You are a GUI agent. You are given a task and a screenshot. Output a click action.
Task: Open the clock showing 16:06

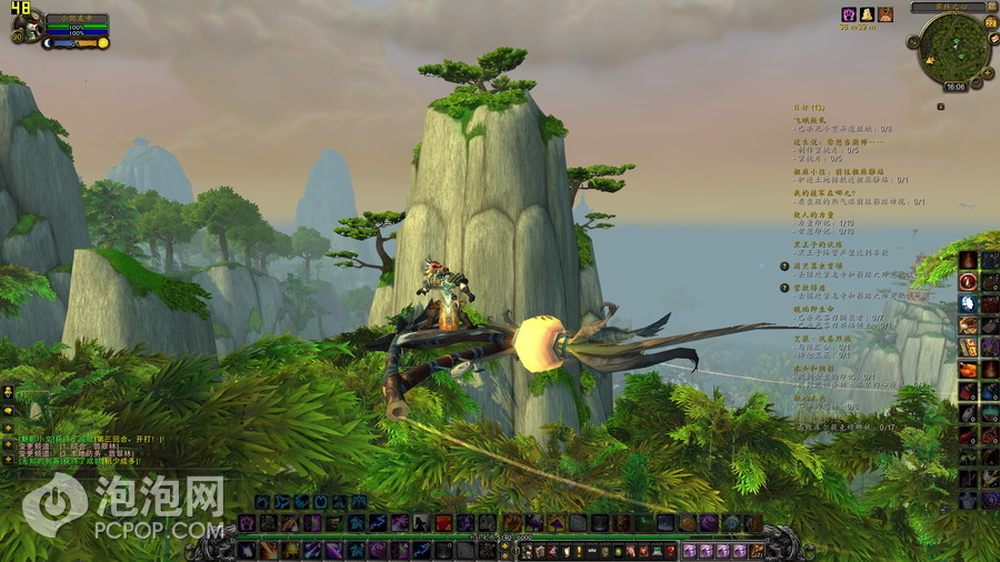(x=955, y=87)
